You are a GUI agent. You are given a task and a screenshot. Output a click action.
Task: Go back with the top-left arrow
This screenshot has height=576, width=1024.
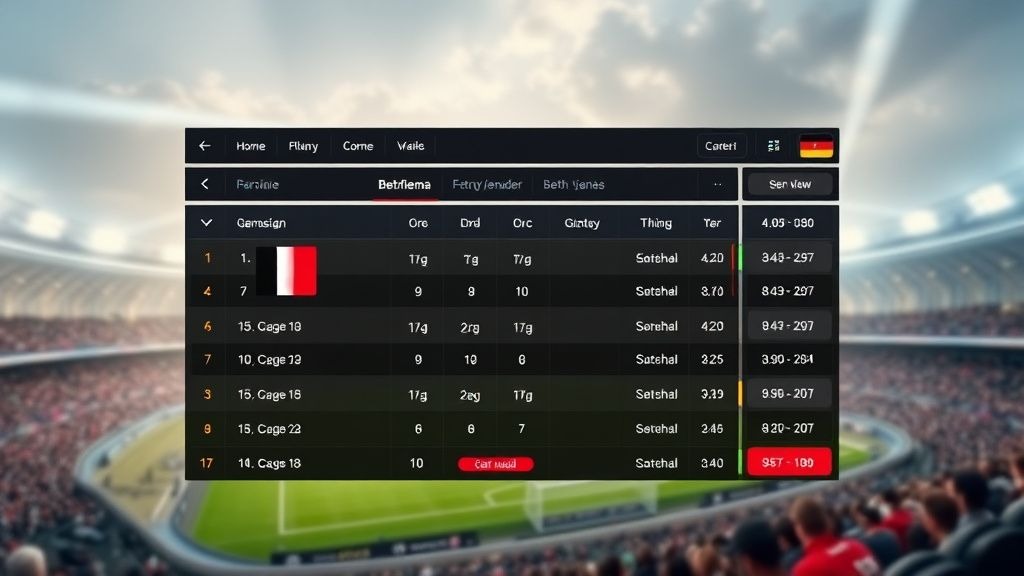tap(205, 146)
